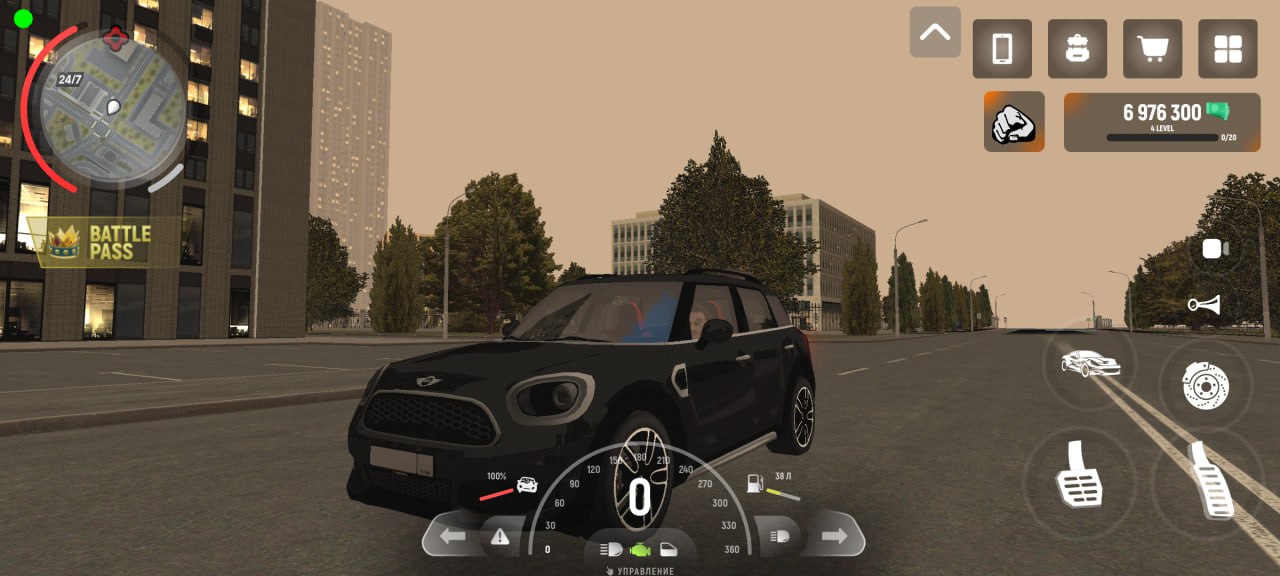Open the backpack inventory
Image resolution: width=1280 pixels, height=576 pixels.
pyautogui.click(x=1077, y=49)
